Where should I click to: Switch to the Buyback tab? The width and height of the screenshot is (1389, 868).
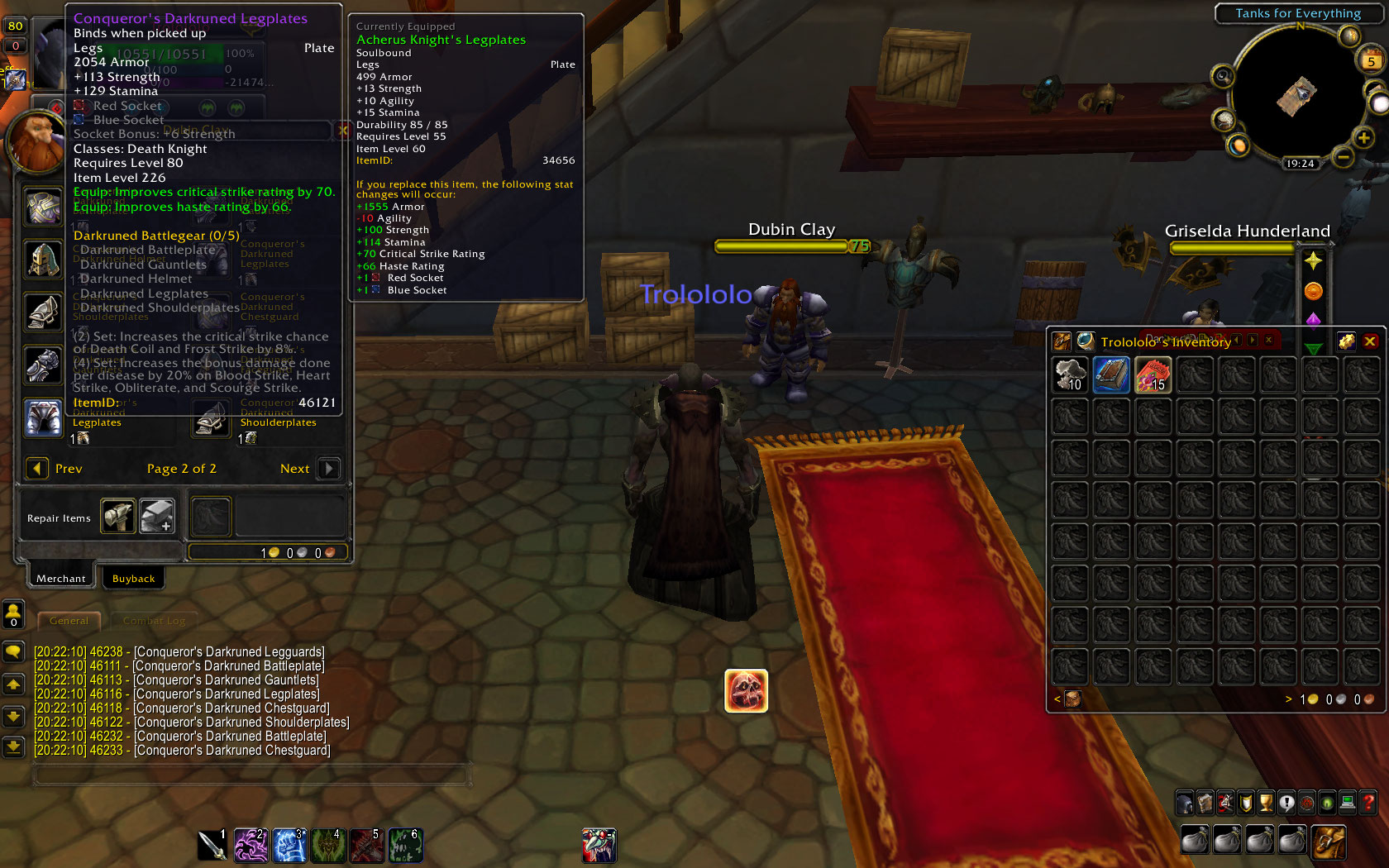click(133, 578)
